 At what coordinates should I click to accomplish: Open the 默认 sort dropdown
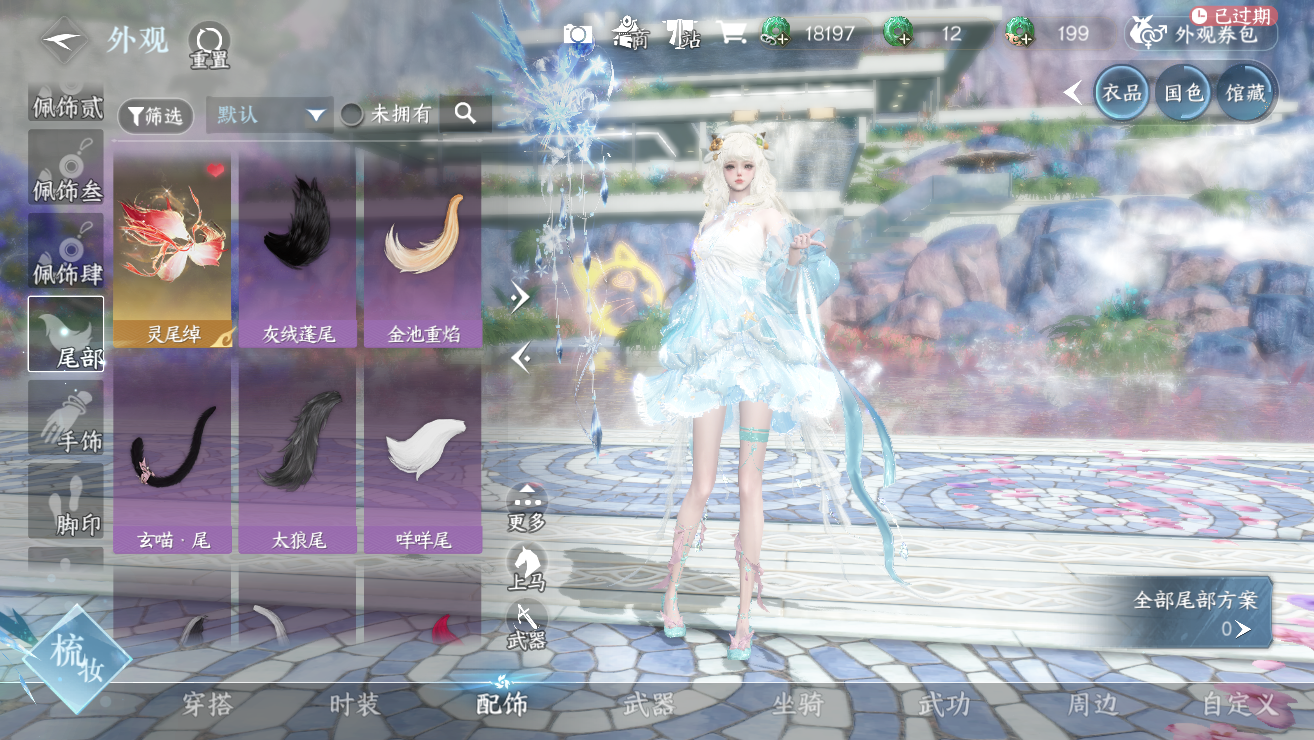click(269, 115)
